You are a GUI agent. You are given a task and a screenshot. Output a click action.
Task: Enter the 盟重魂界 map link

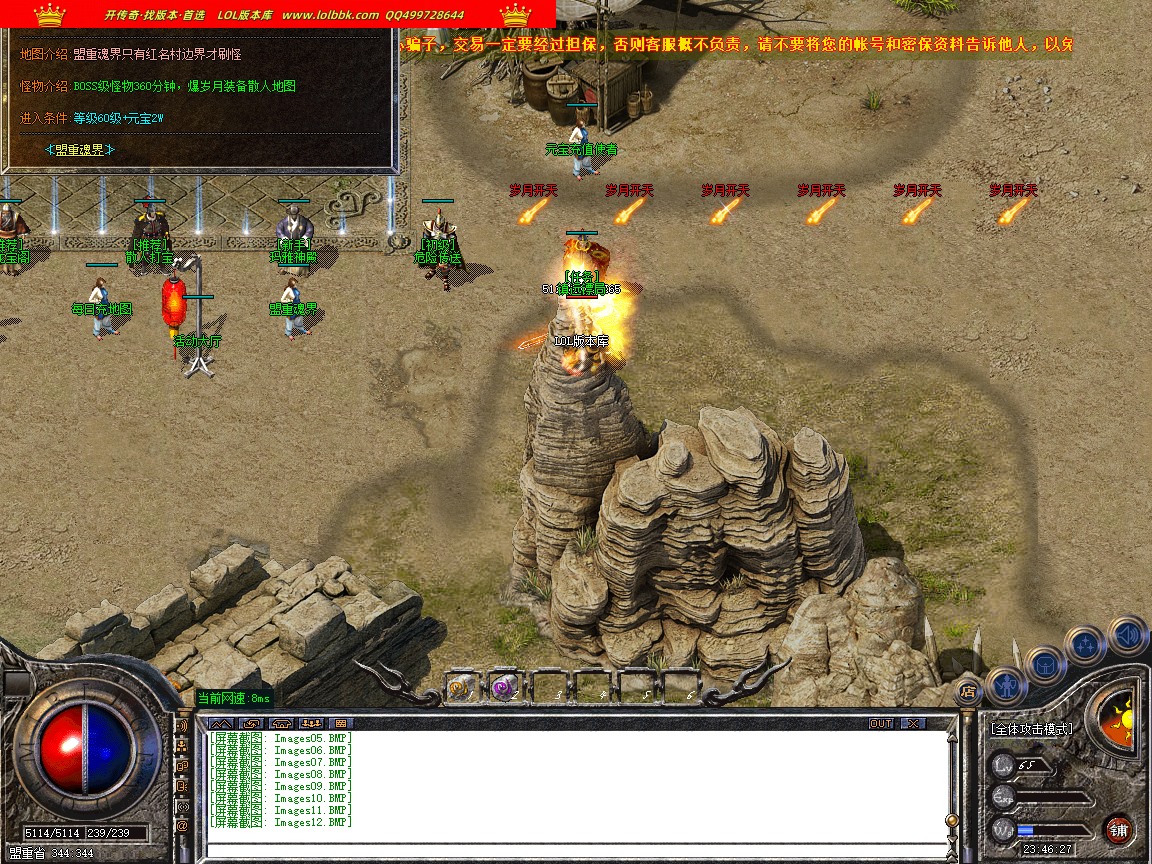click(81, 150)
